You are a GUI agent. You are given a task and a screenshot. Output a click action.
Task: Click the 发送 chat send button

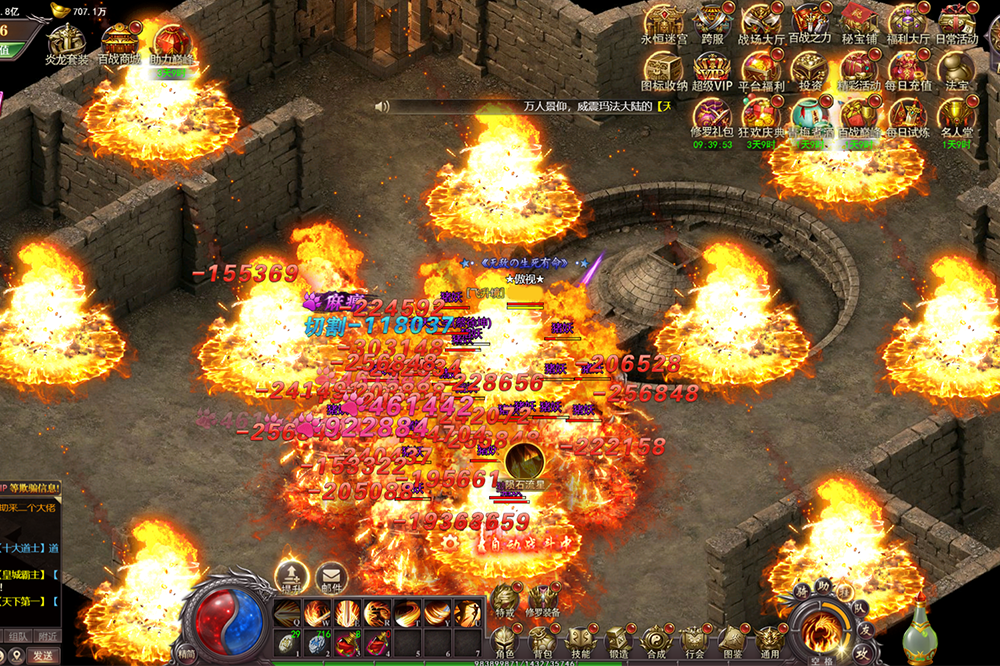[43, 655]
